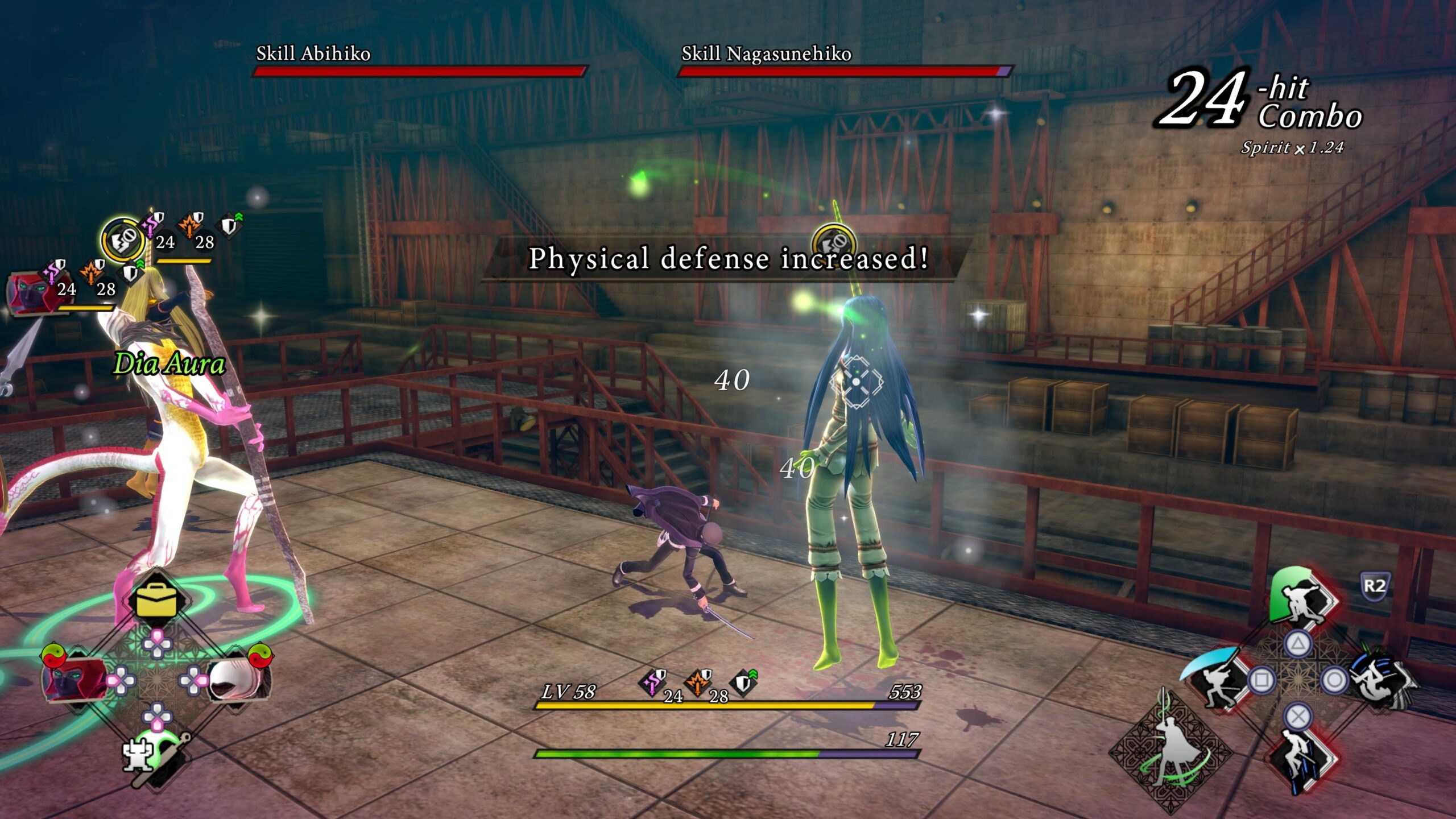
Task: Open the yellow briefcase item menu
Action: [x=156, y=600]
